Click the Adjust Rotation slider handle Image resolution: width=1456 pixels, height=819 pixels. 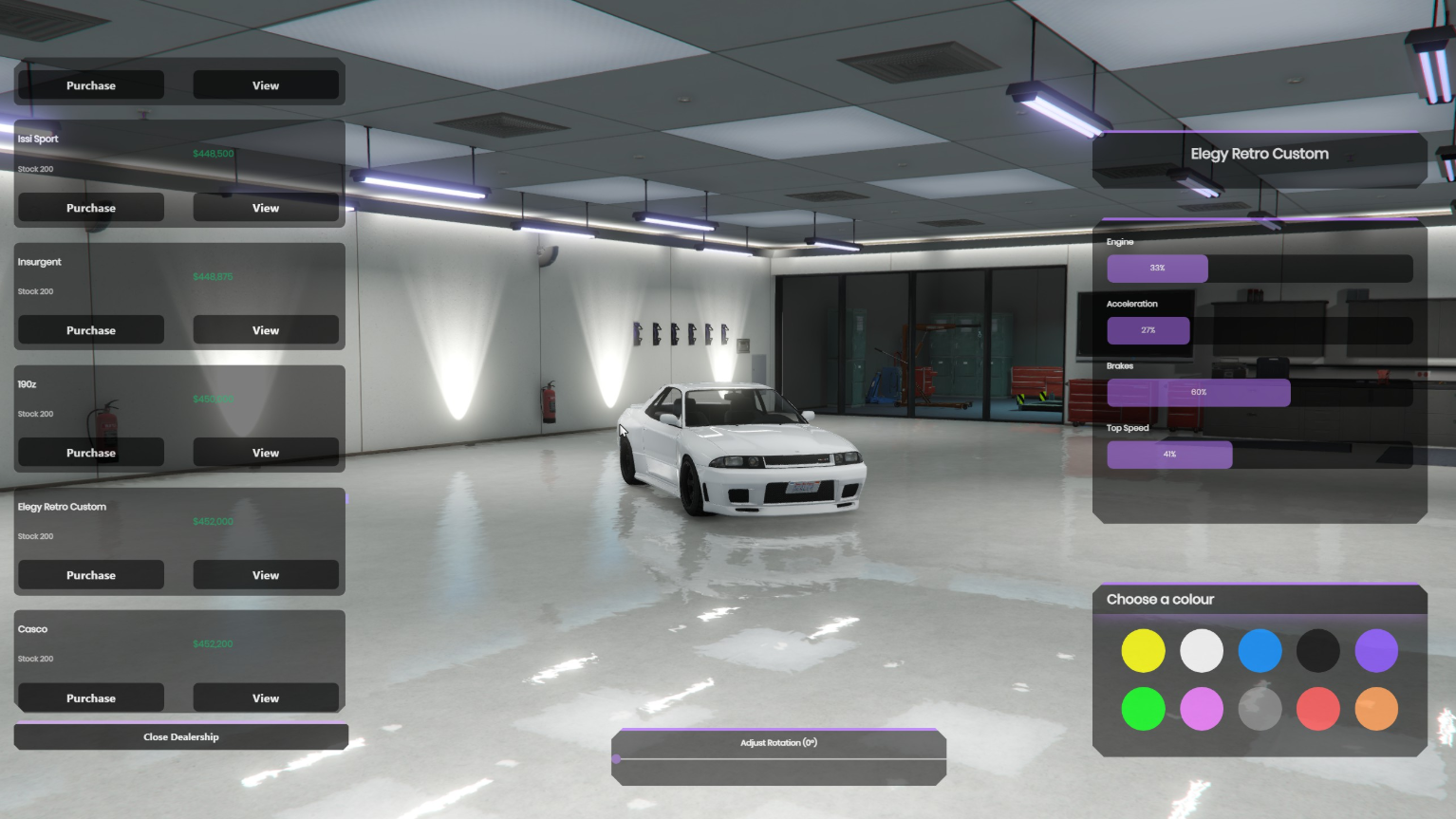point(617,759)
